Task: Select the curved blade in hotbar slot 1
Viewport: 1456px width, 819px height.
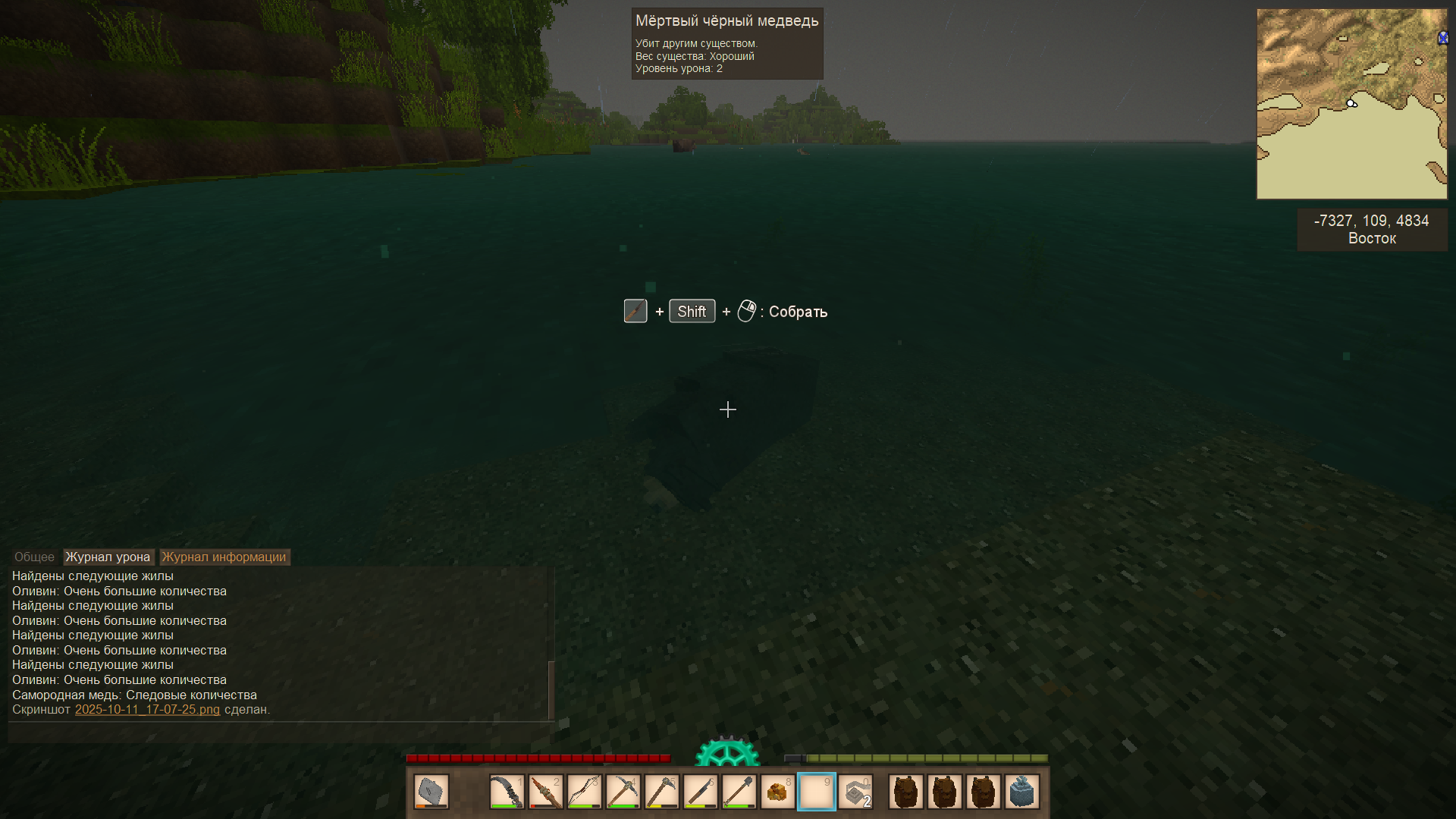Action: coord(507,792)
